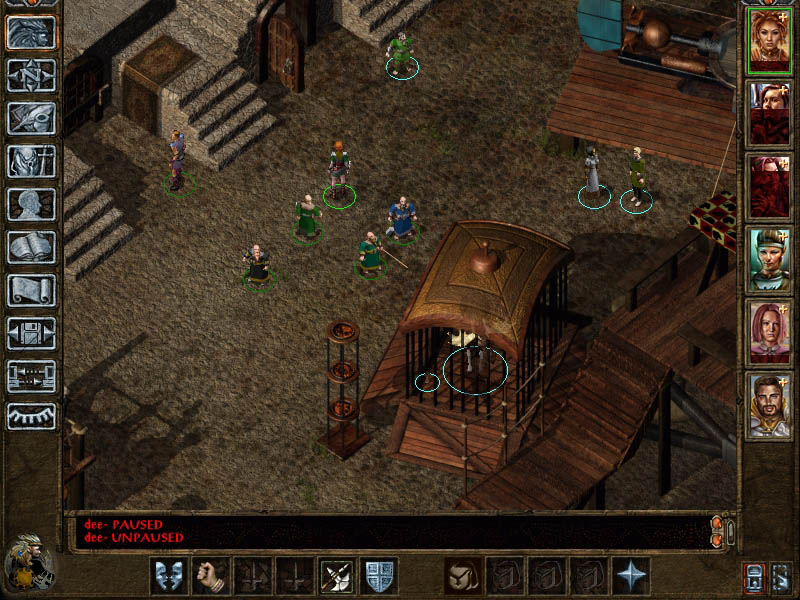The width and height of the screenshot is (800, 600).
Task: Open the journal with the quill icon
Action: coord(31,118)
